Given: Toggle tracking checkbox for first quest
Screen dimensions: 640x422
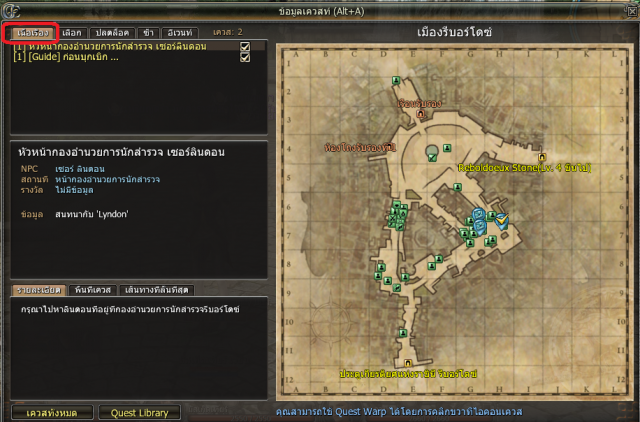Looking at the screenshot, I should (244, 46).
